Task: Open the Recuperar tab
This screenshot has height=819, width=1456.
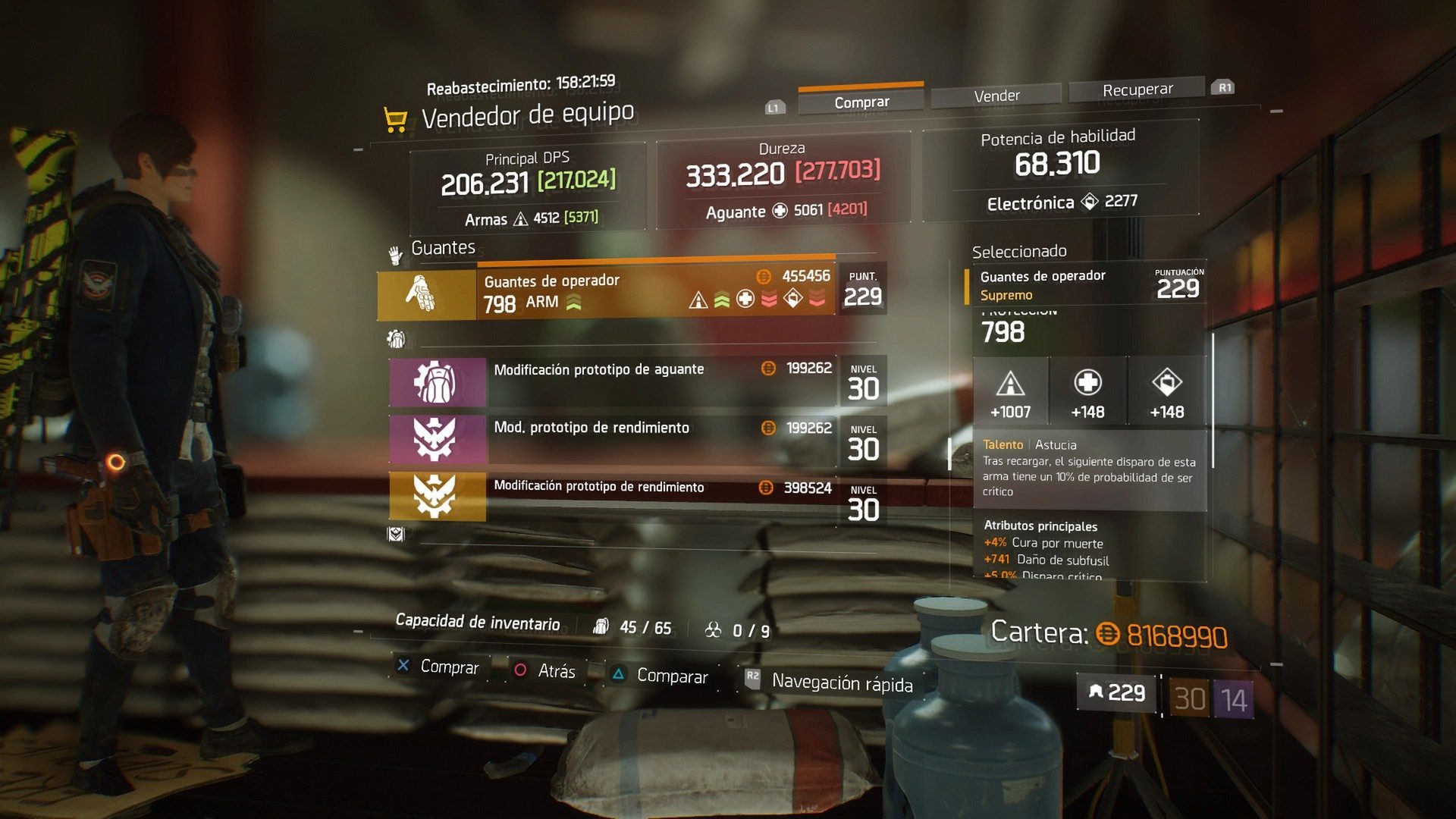Action: tap(1137, 90)
